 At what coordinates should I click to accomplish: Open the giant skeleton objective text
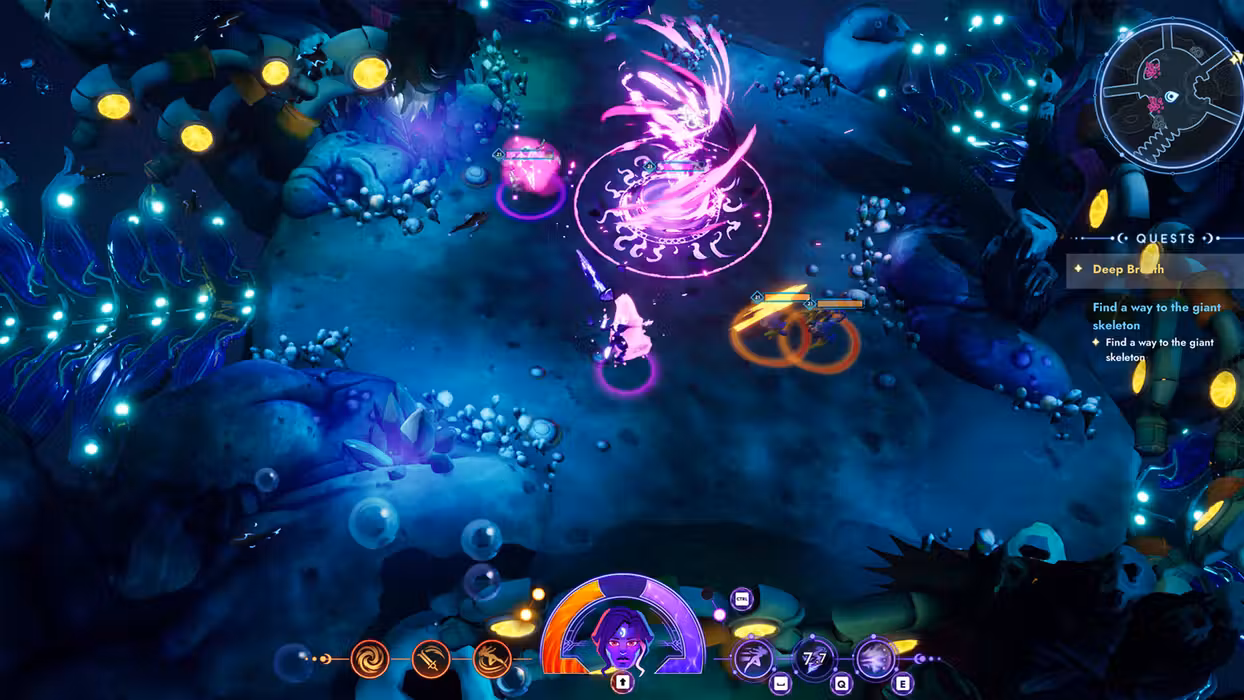(x=1156, y=316)
